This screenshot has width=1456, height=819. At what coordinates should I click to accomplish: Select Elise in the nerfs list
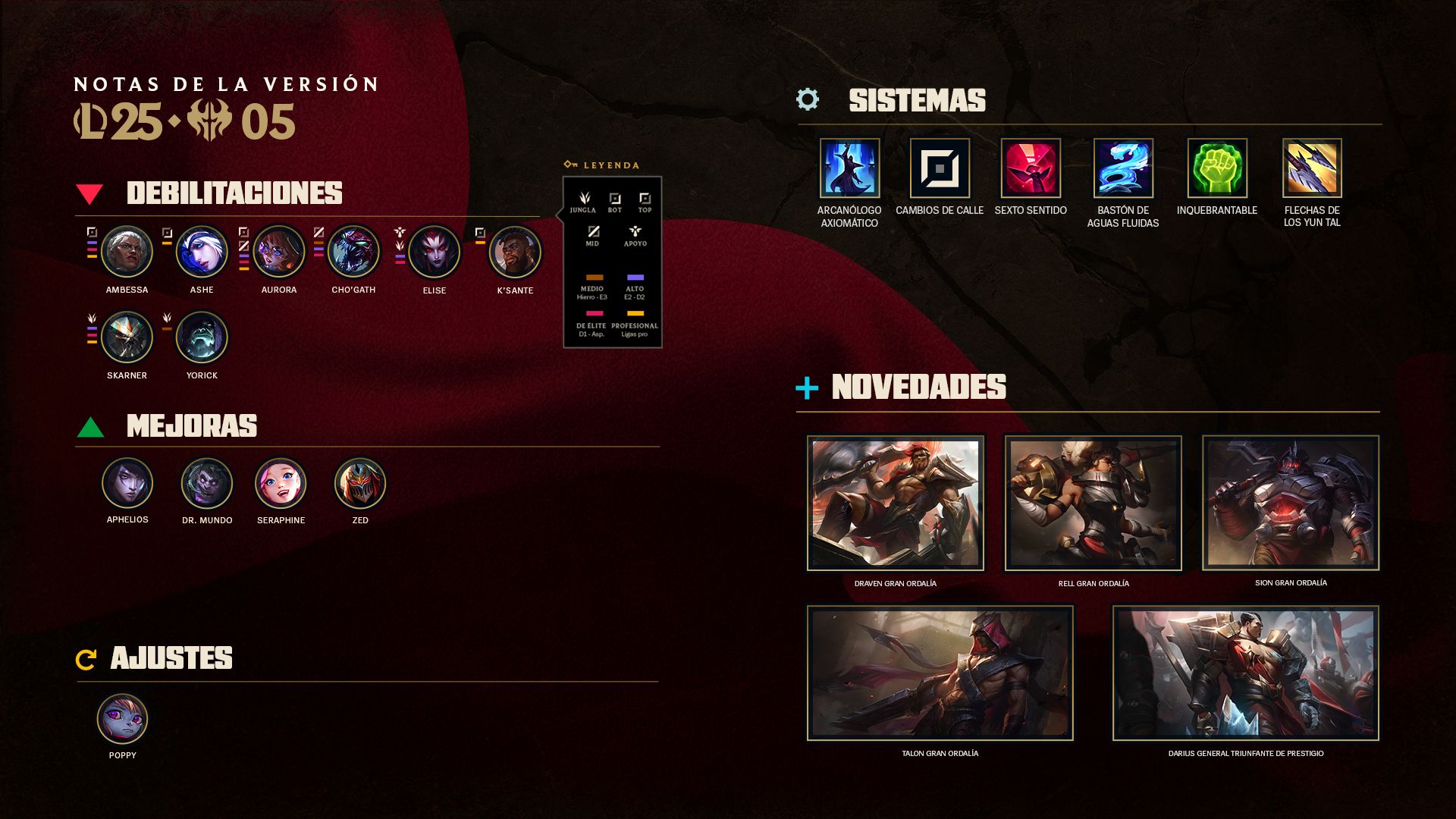coord(434,253)
